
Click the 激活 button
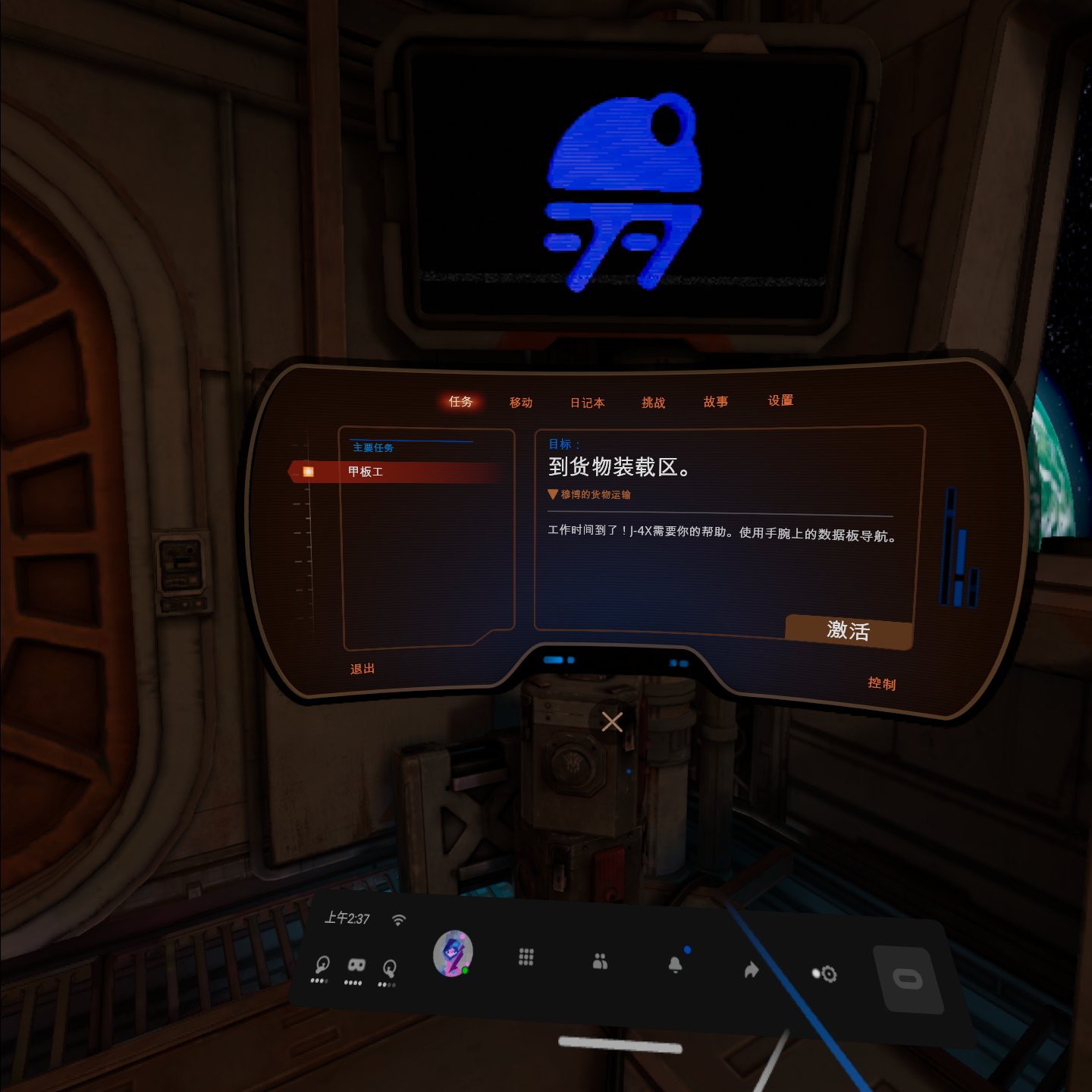tap(848, 631)
